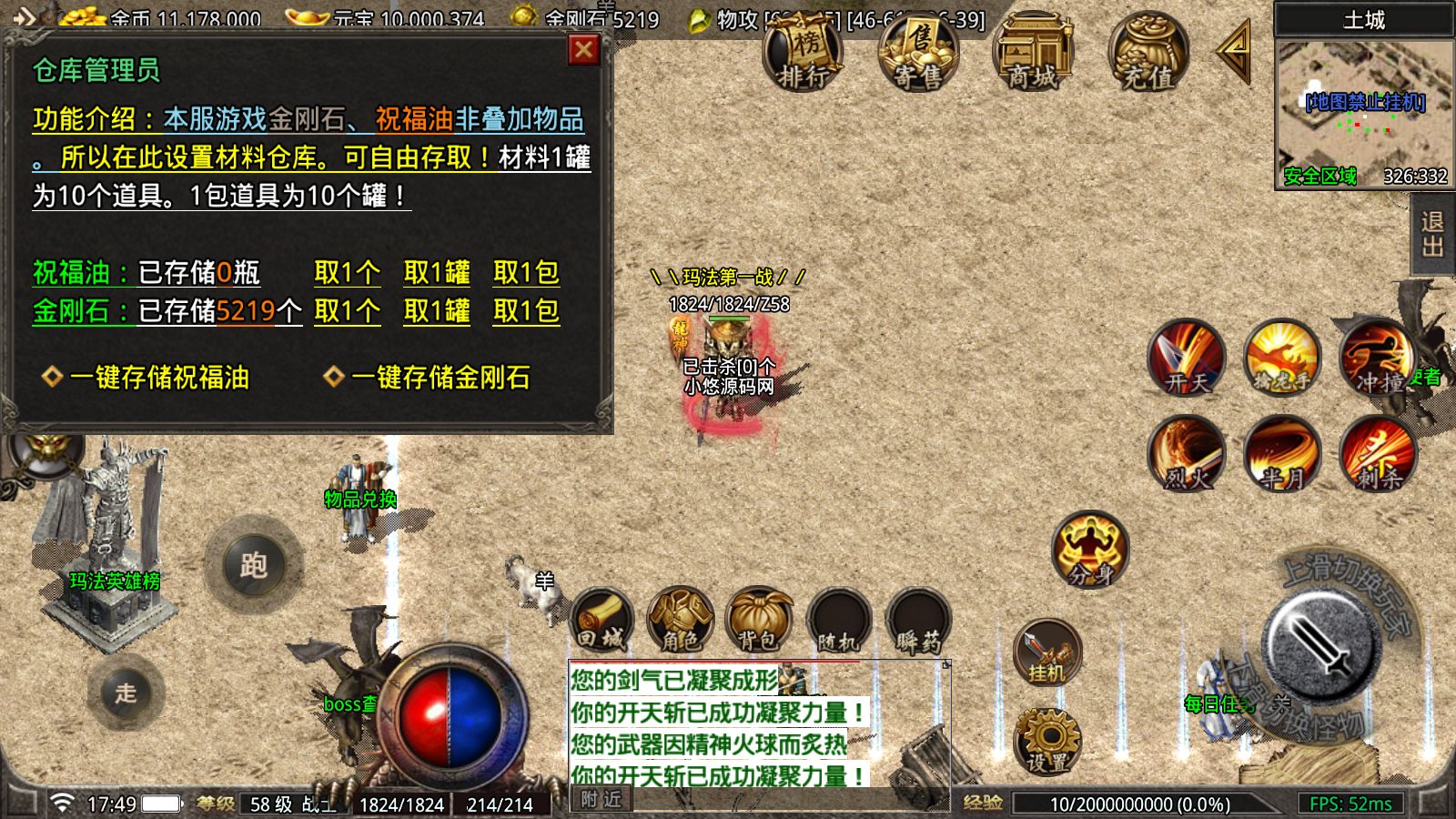Choose one-click store for diamonds (金刚石)
The height and width of the screenshot is (819, 1456).
[440, 378]
